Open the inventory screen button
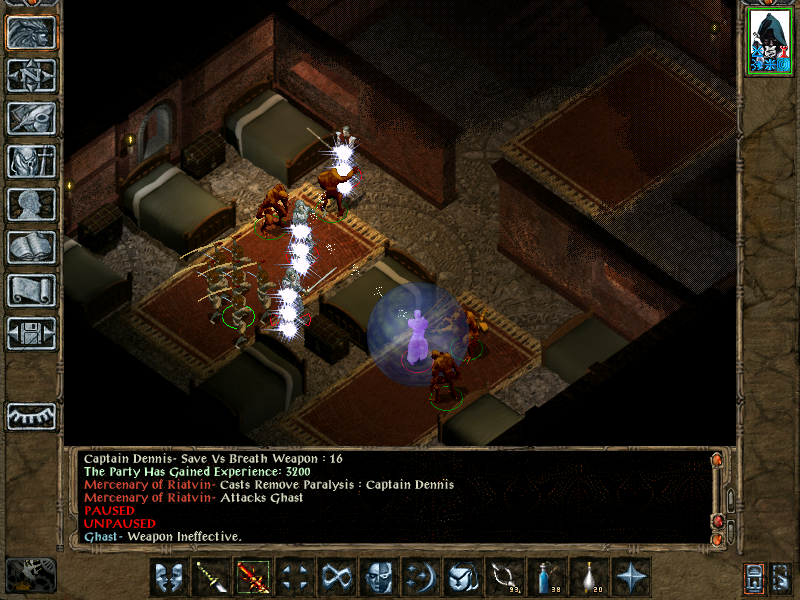This screenshot has height=600, width=800. click(x=31, y=161)
